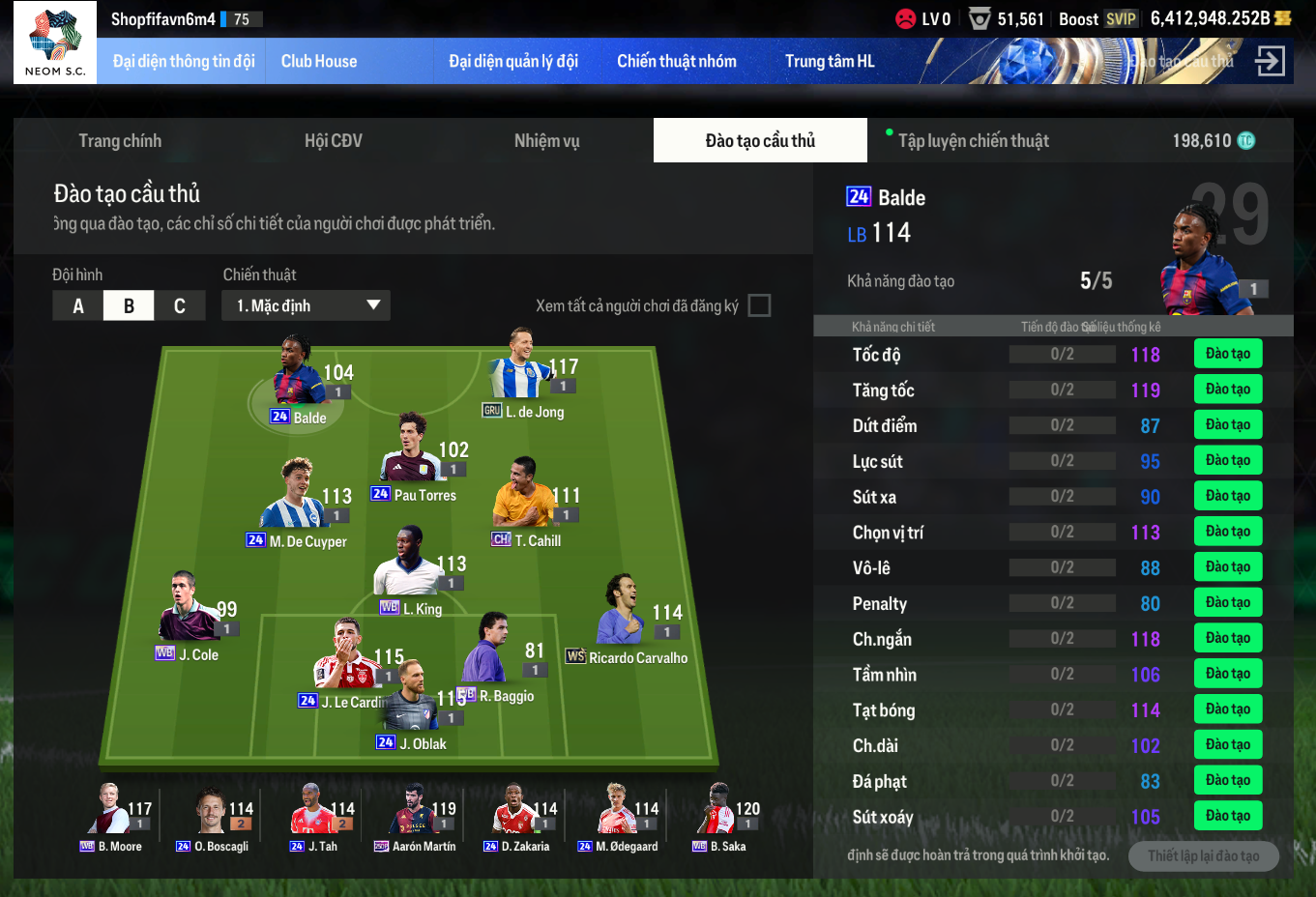
Task: Train the Sút xoáy stat
Action: [1227, 816]
